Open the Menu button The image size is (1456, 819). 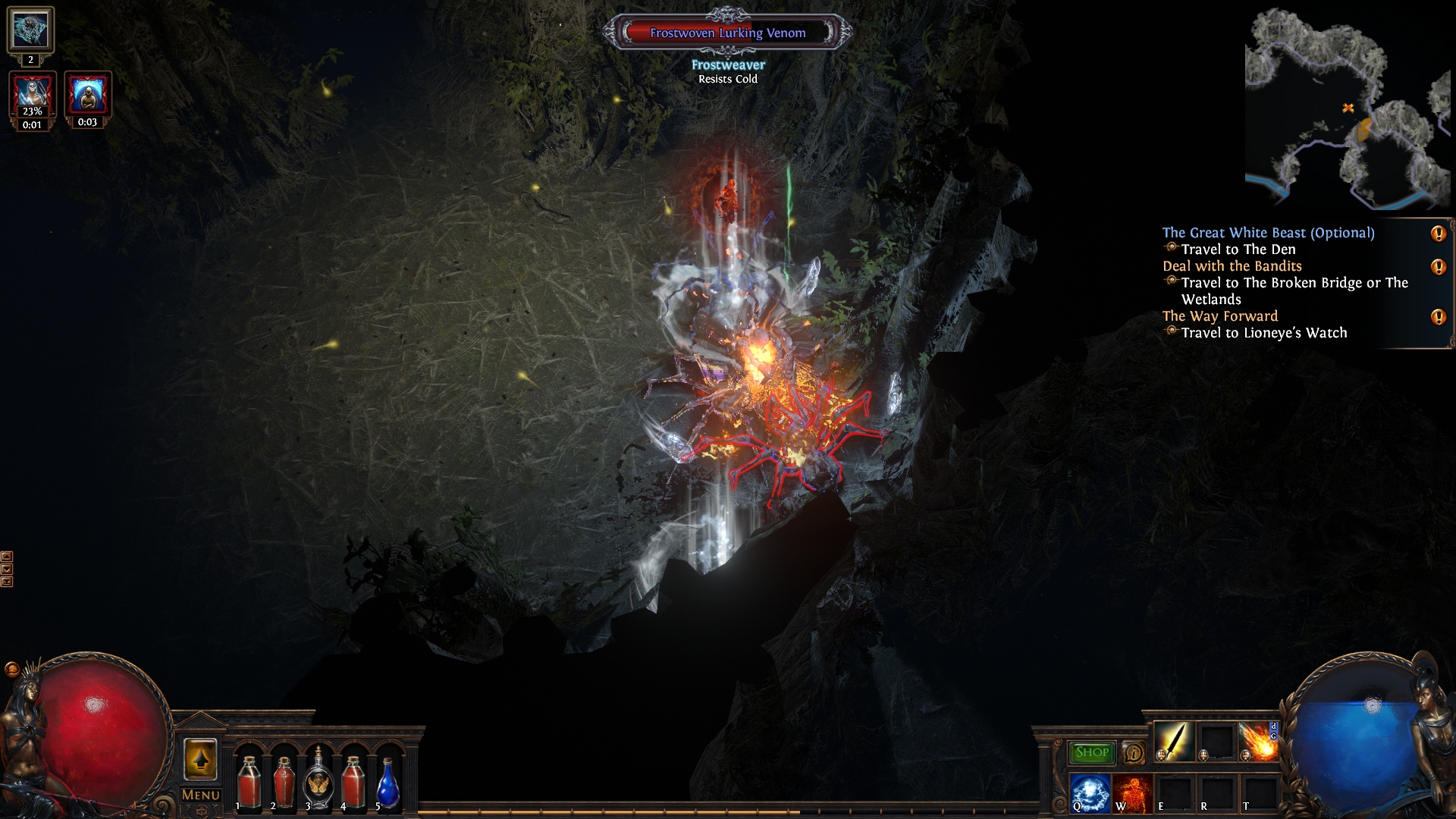[x=201, y=795]
